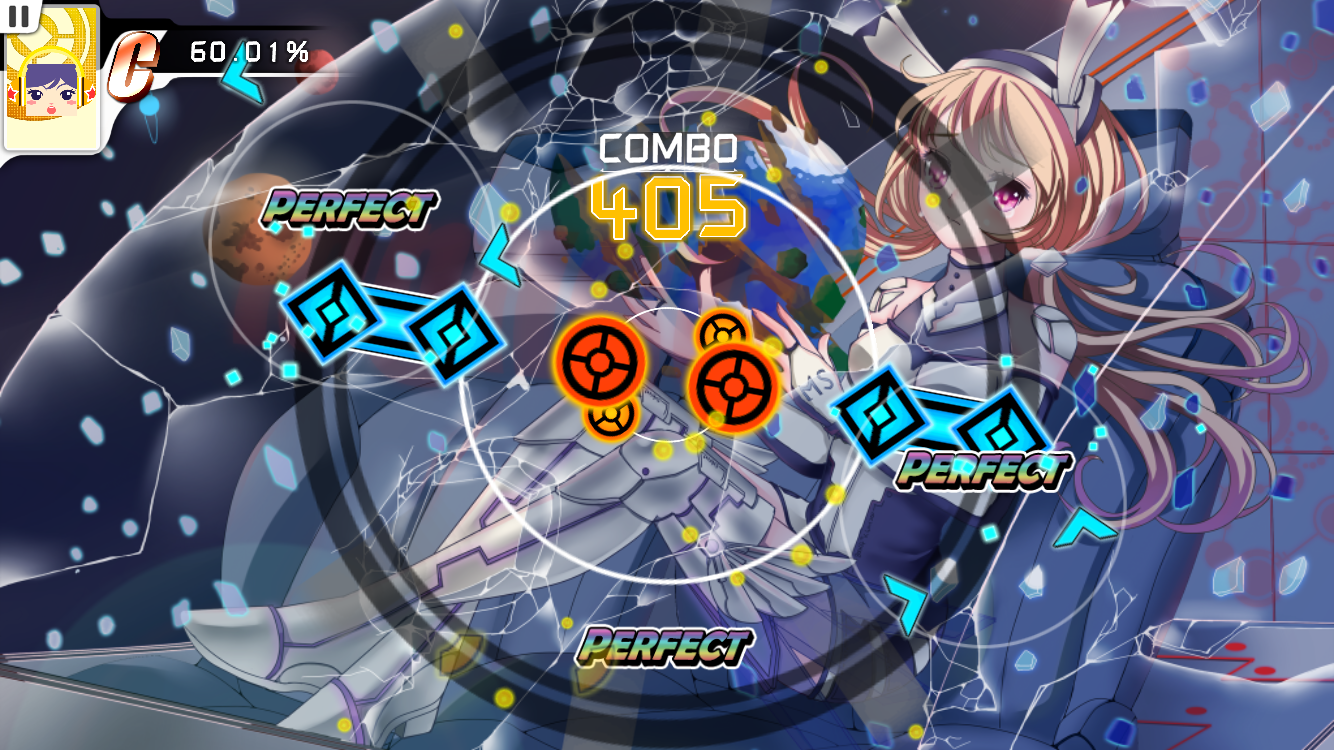Viewport: 1334px width, 750px height.
Task: Click the PERFECT text on the left side
Action: [x=350, y=209]
